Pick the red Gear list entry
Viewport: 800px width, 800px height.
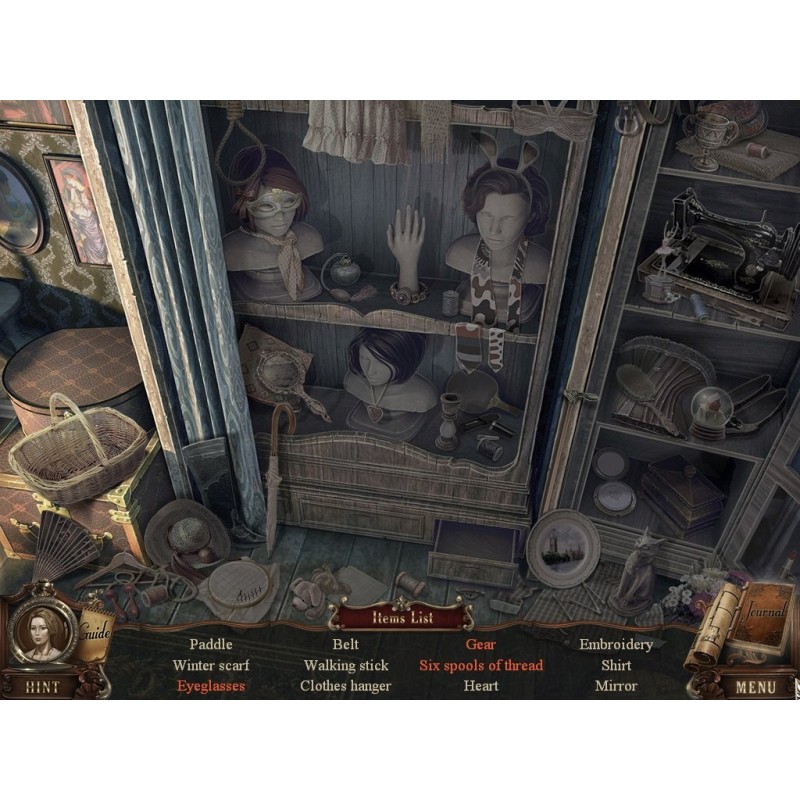(x=481, y=645)
